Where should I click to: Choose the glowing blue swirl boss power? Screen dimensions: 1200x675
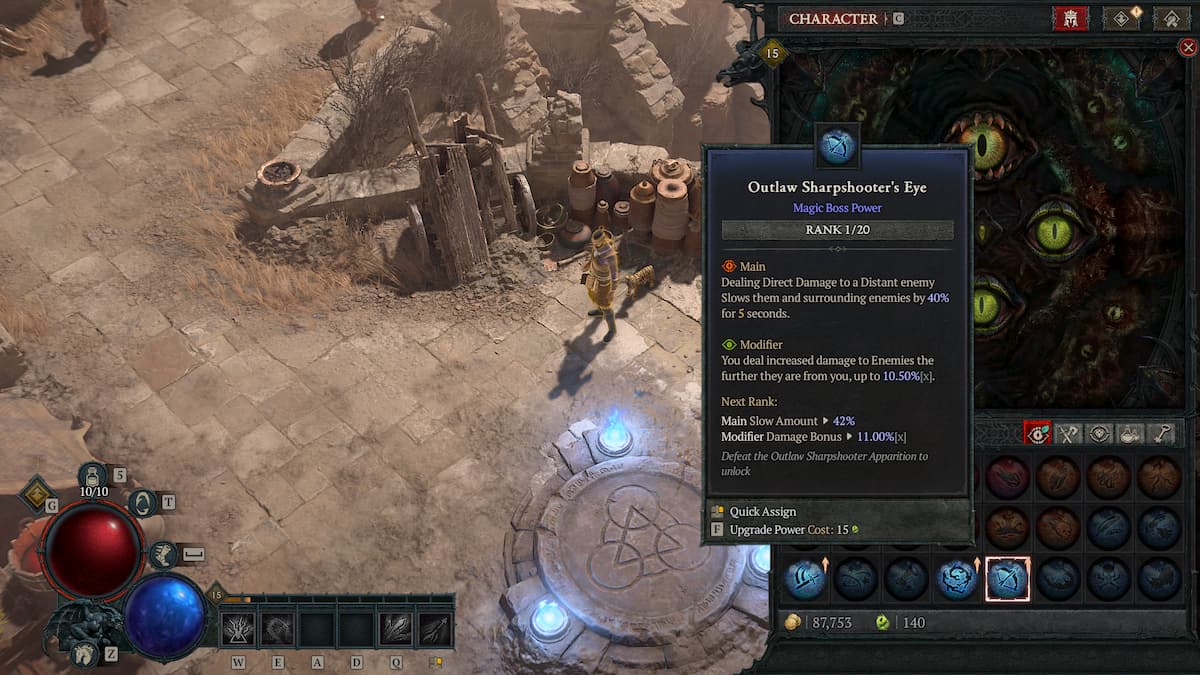click(x=957, y=579)
